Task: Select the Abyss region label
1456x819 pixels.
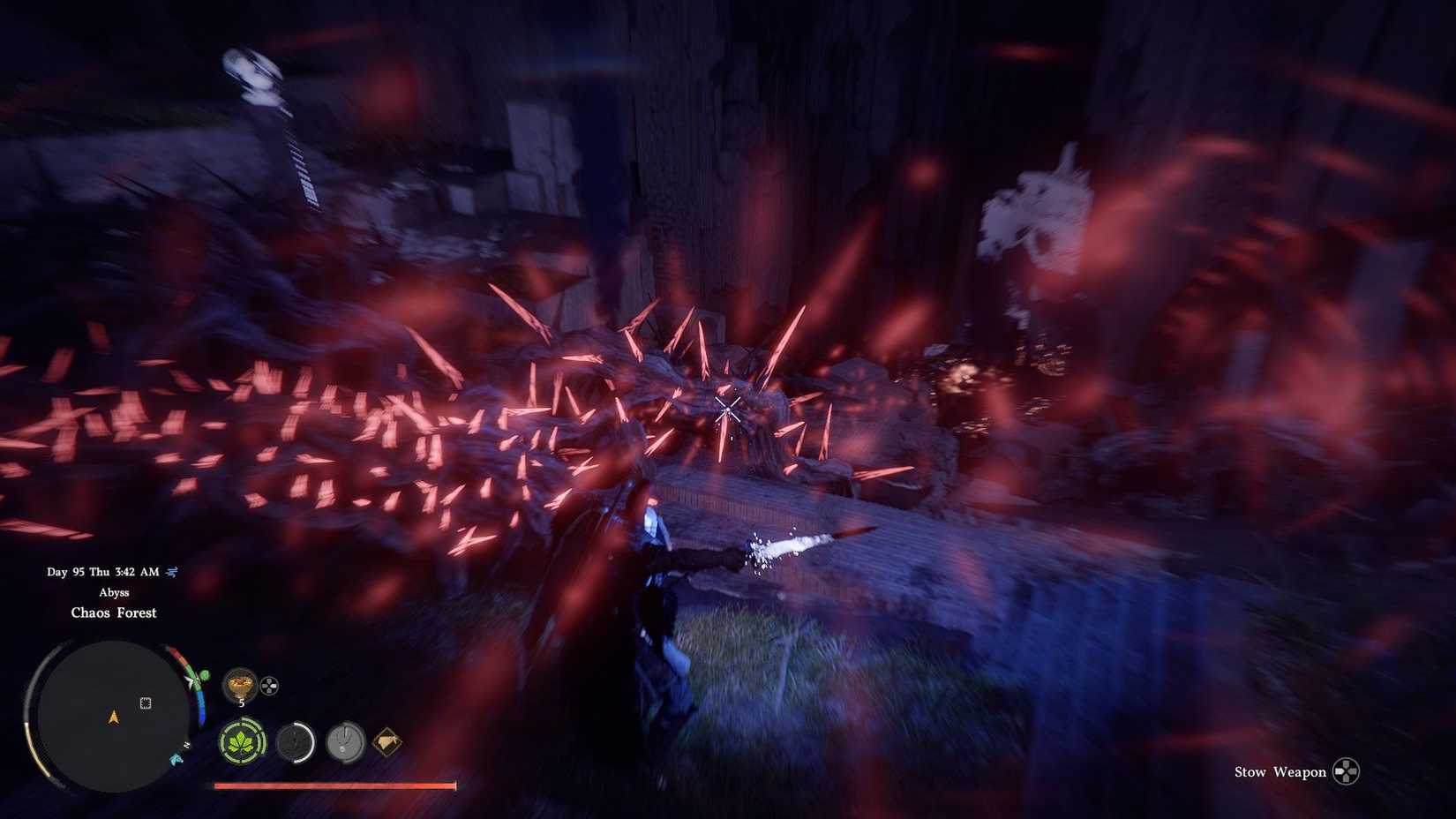Action: pyautogui.click(x=113, y=592)
